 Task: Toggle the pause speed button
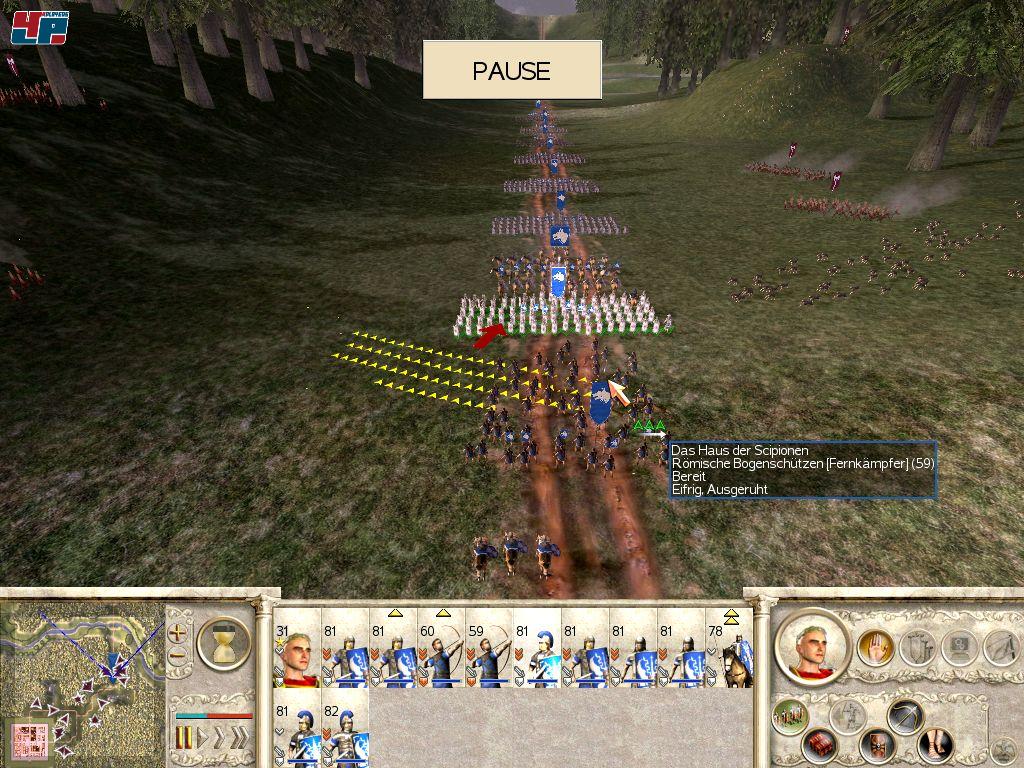pyautogui.click(x=183, y=738)
